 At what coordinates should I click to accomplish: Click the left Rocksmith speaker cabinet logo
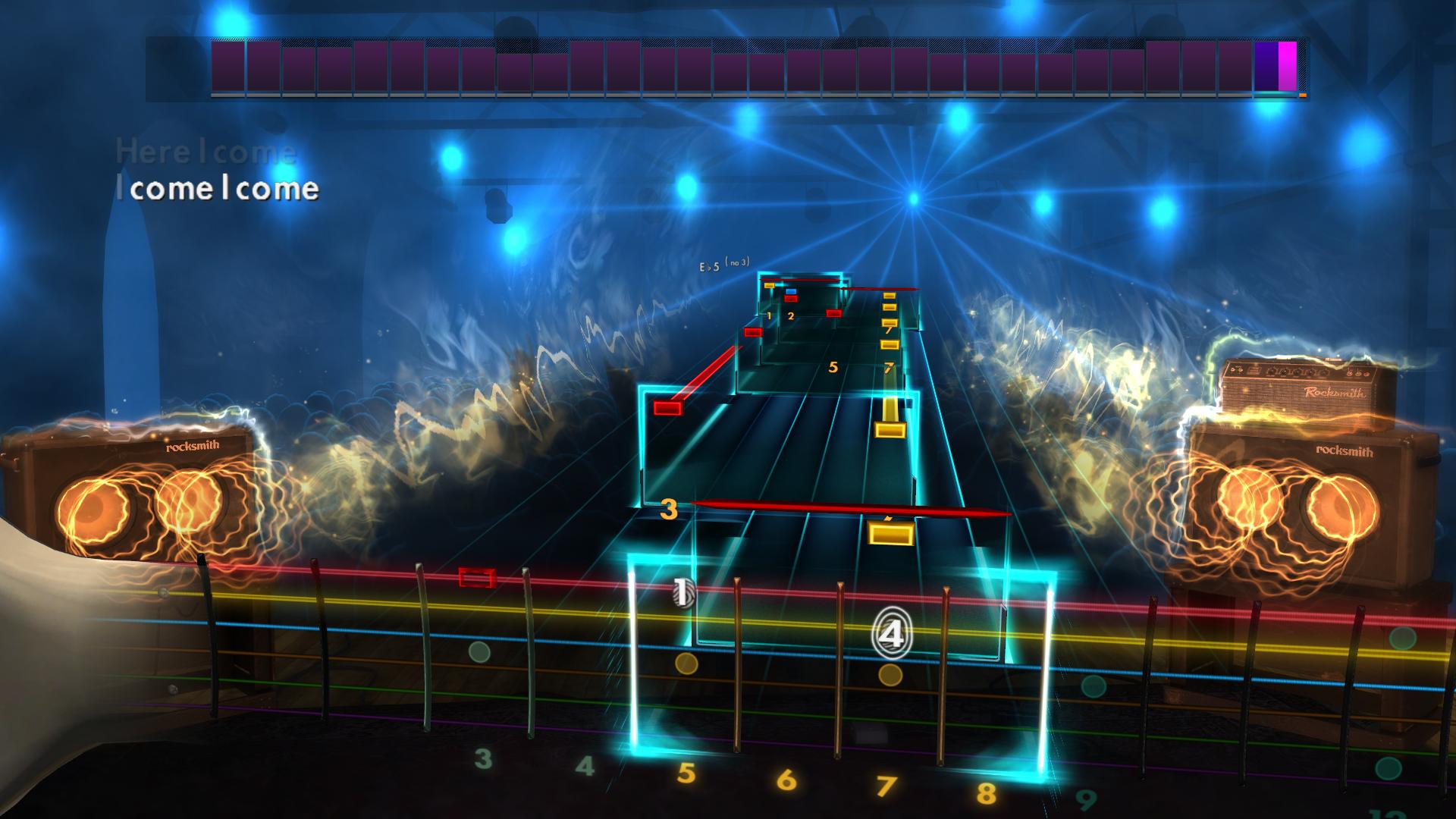click(191, 447)
